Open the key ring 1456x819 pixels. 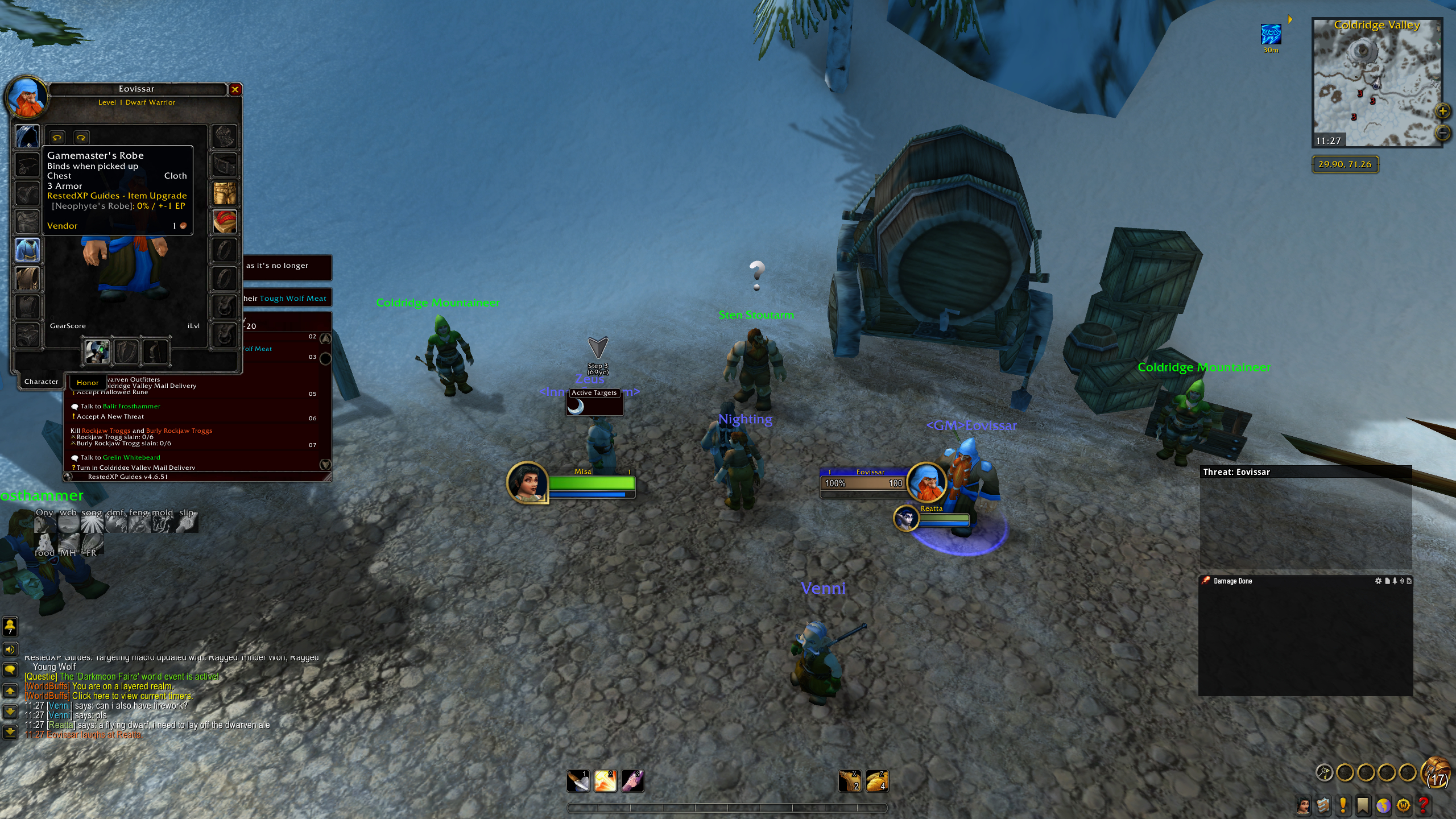tap(1325, 772)
